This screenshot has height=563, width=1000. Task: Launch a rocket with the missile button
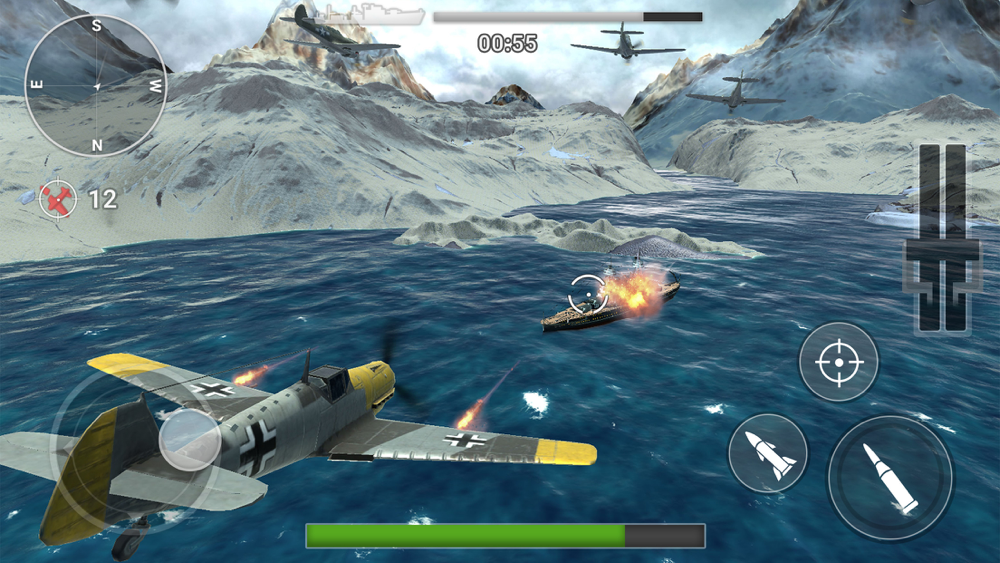[768, 452]
